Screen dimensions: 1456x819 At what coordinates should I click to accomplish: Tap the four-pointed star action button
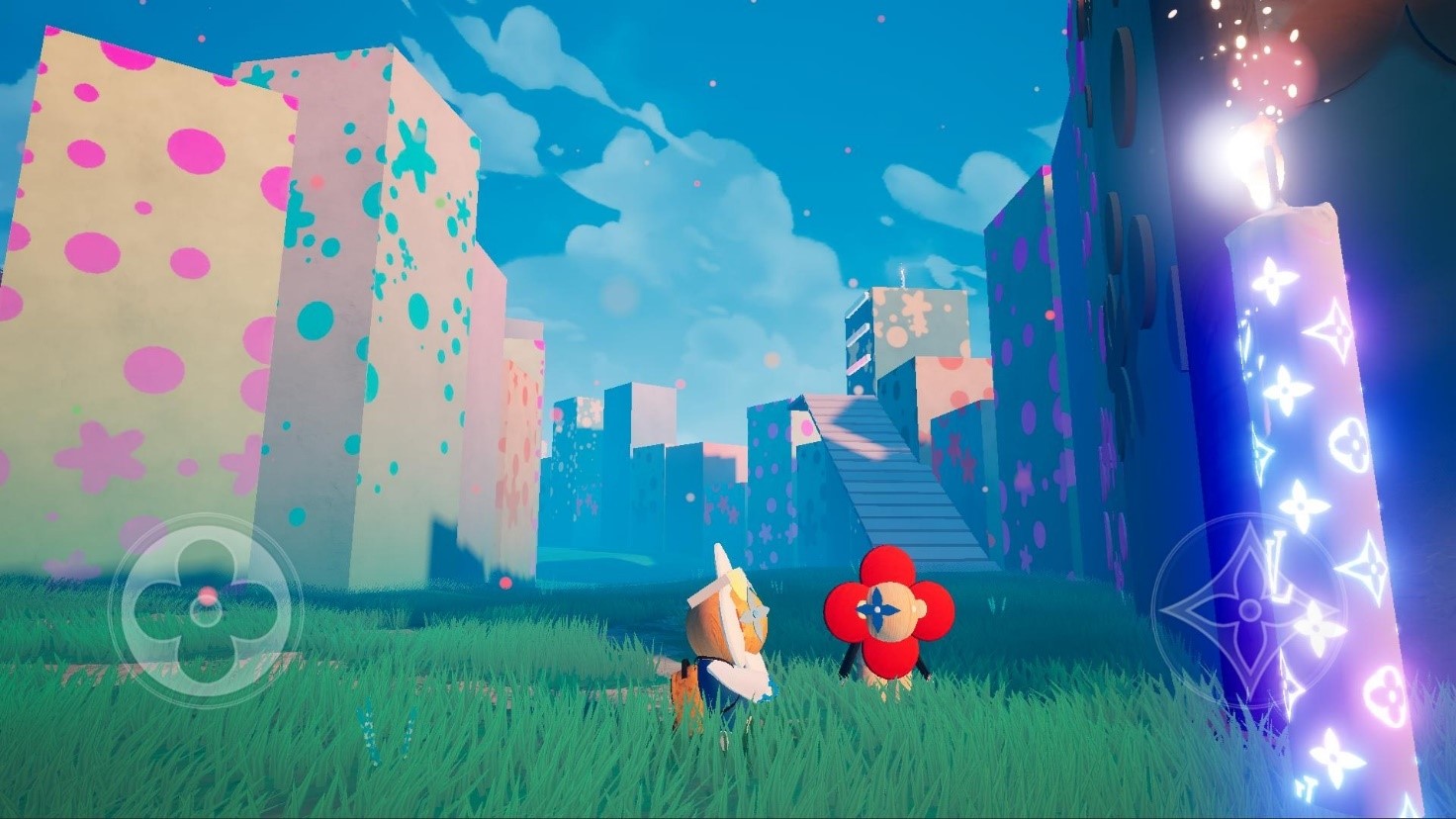tap(1250, 611)
